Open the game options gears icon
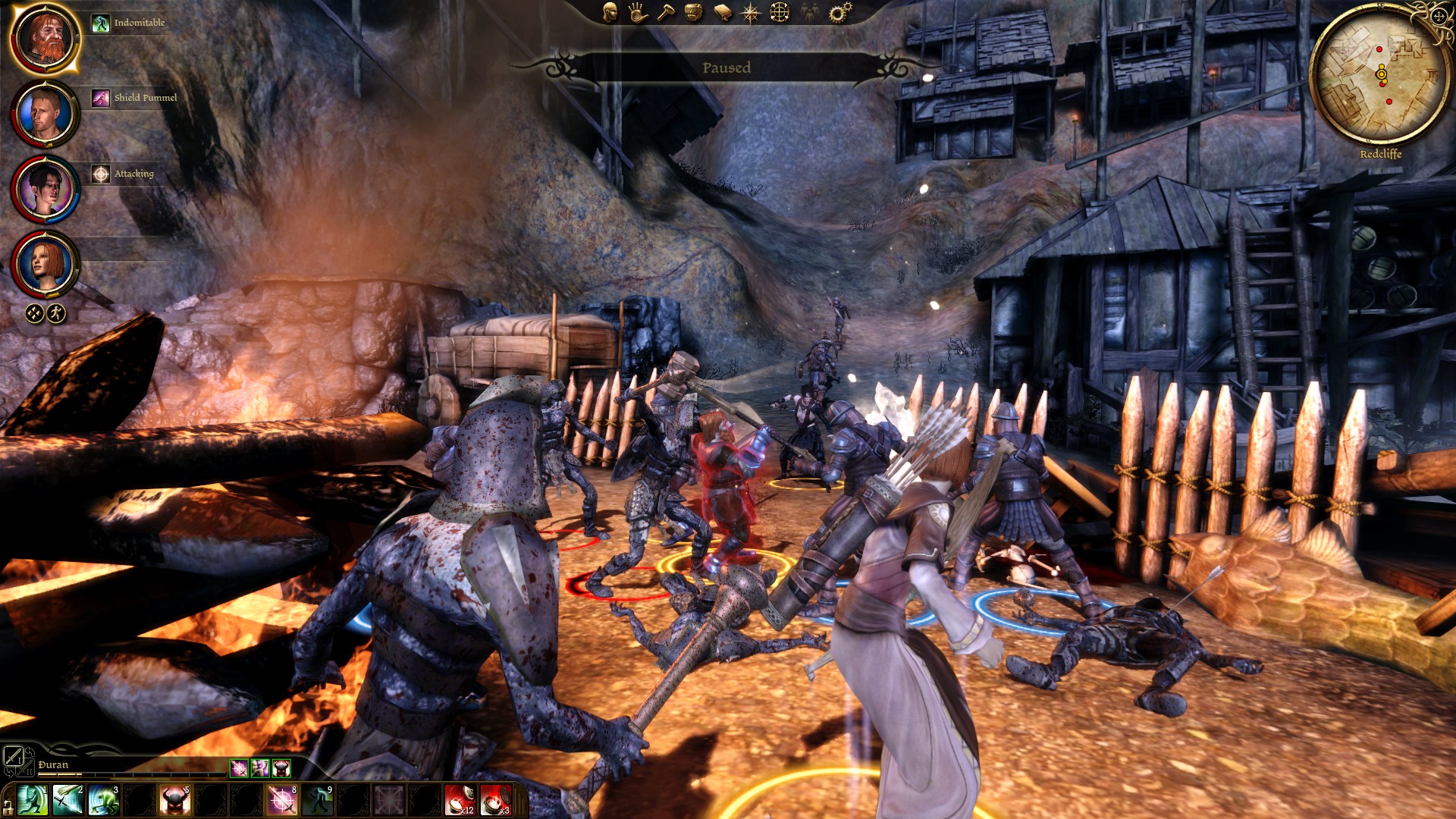The height and width of the screenshot is (819, 1456). point(839,12)
